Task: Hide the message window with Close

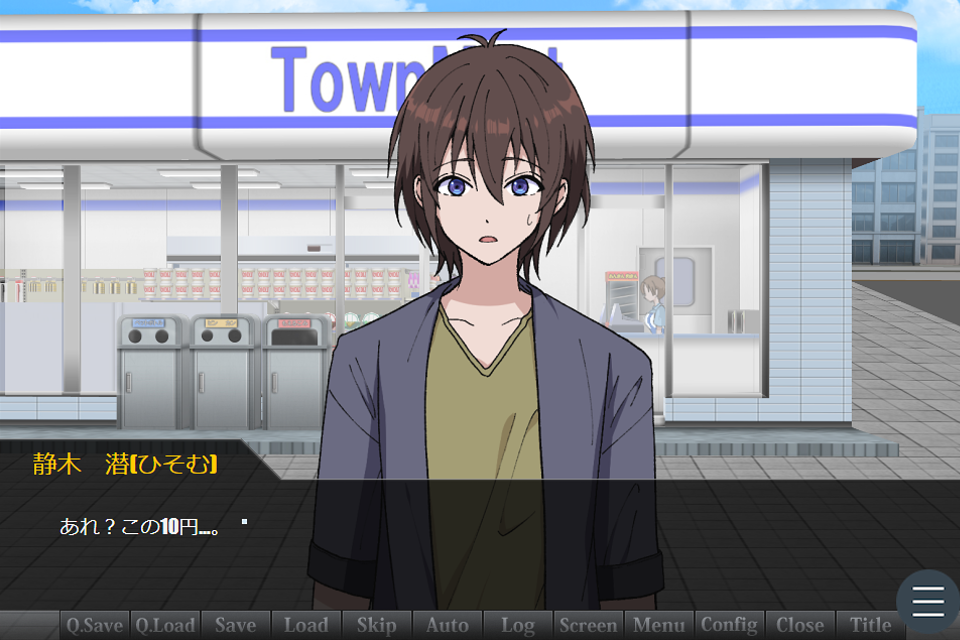Action: (x=800, y=625)
